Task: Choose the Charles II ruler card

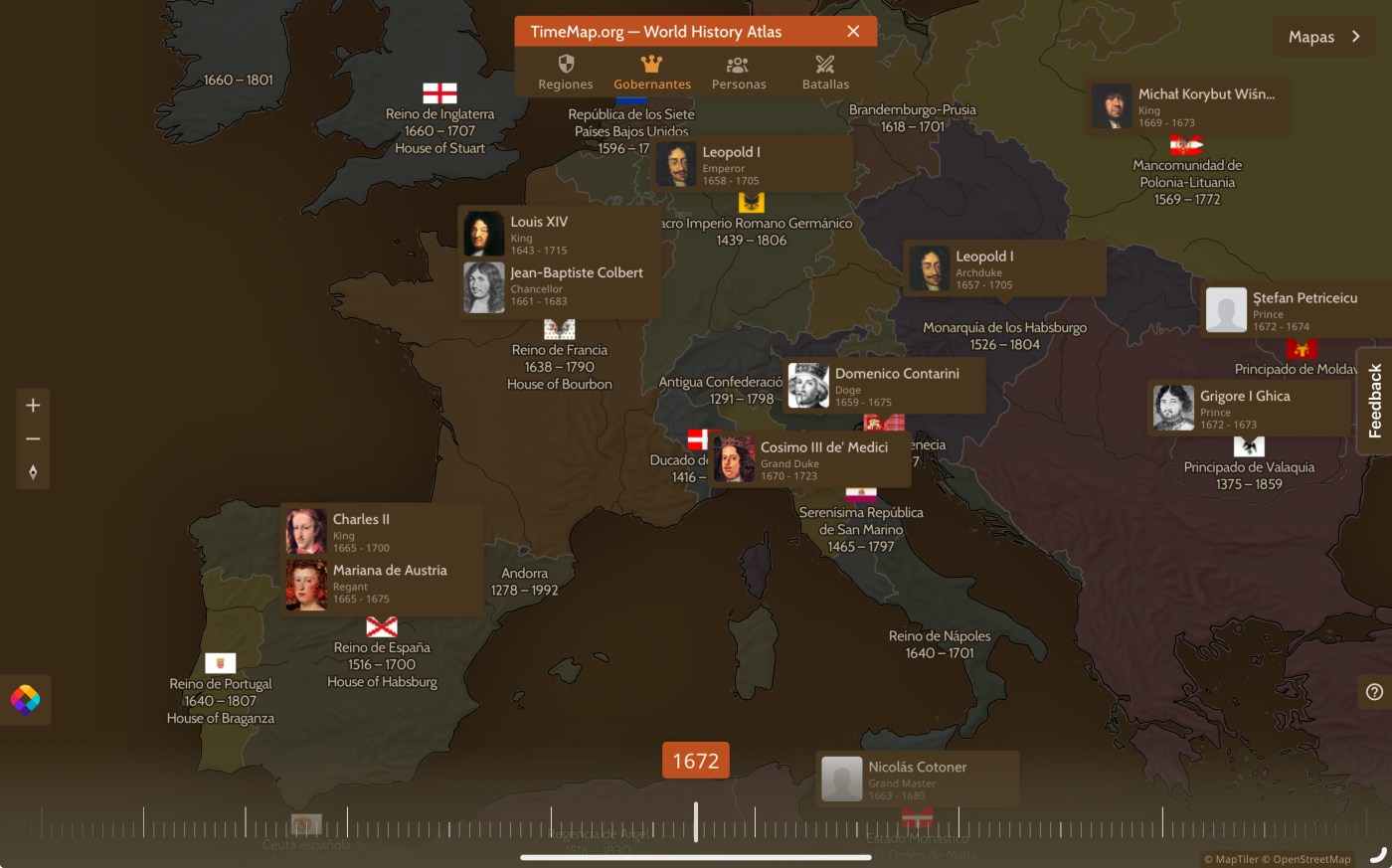Action: click(x=382, y=532)
